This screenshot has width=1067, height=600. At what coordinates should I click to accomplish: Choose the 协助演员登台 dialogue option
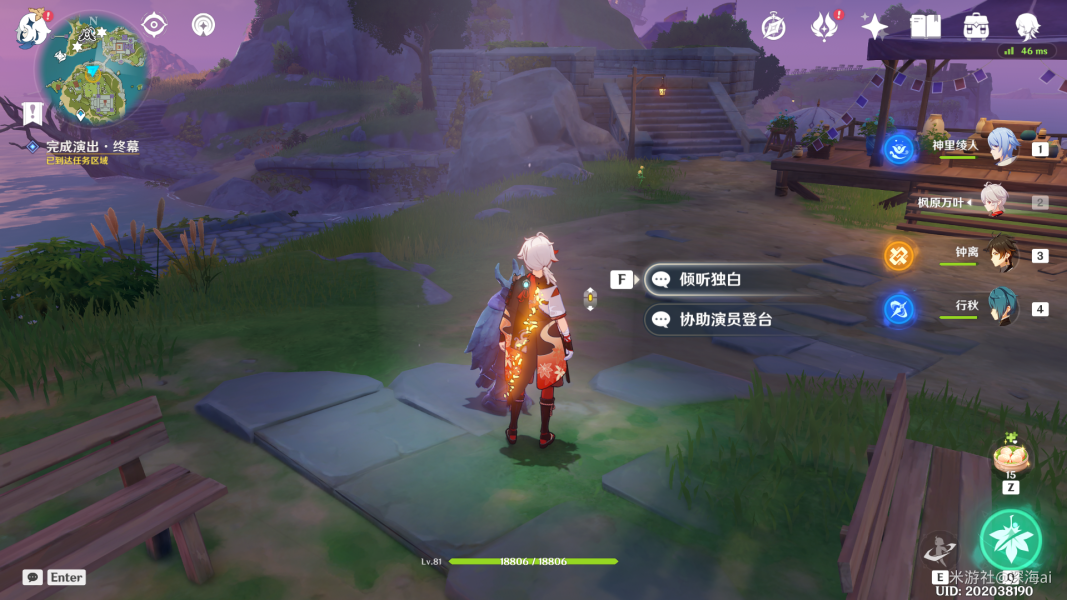click(725, 320)
